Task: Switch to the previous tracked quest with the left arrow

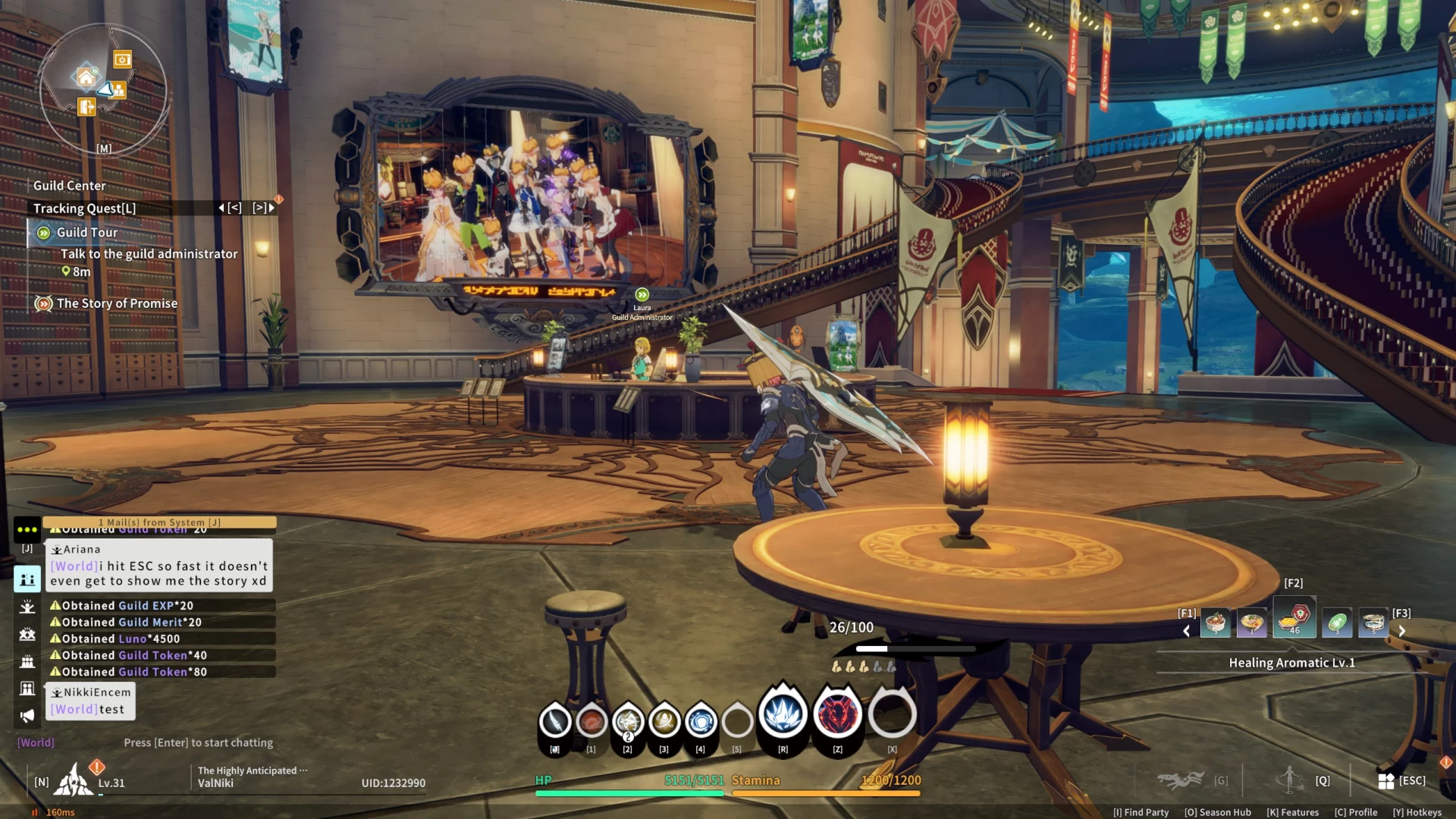Action: [221, 208]
